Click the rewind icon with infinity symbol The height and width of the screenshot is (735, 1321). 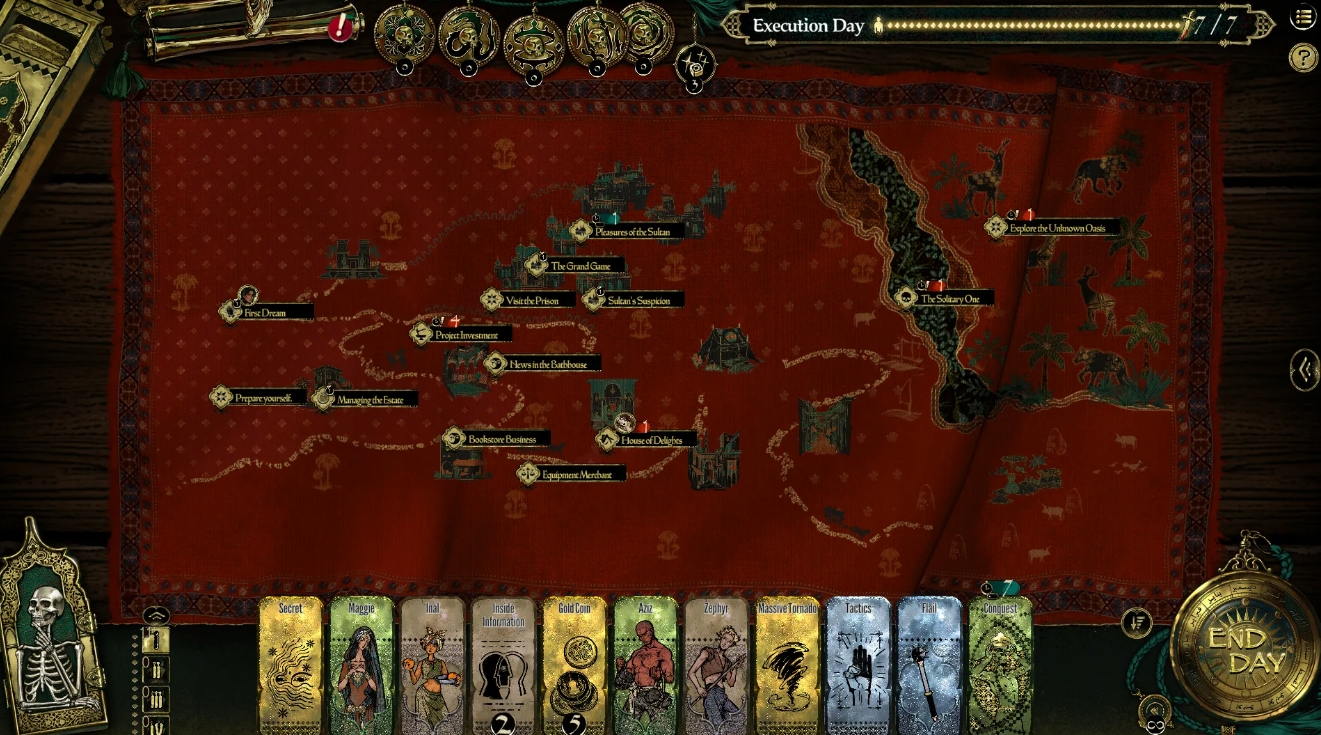coord(1156,709)
